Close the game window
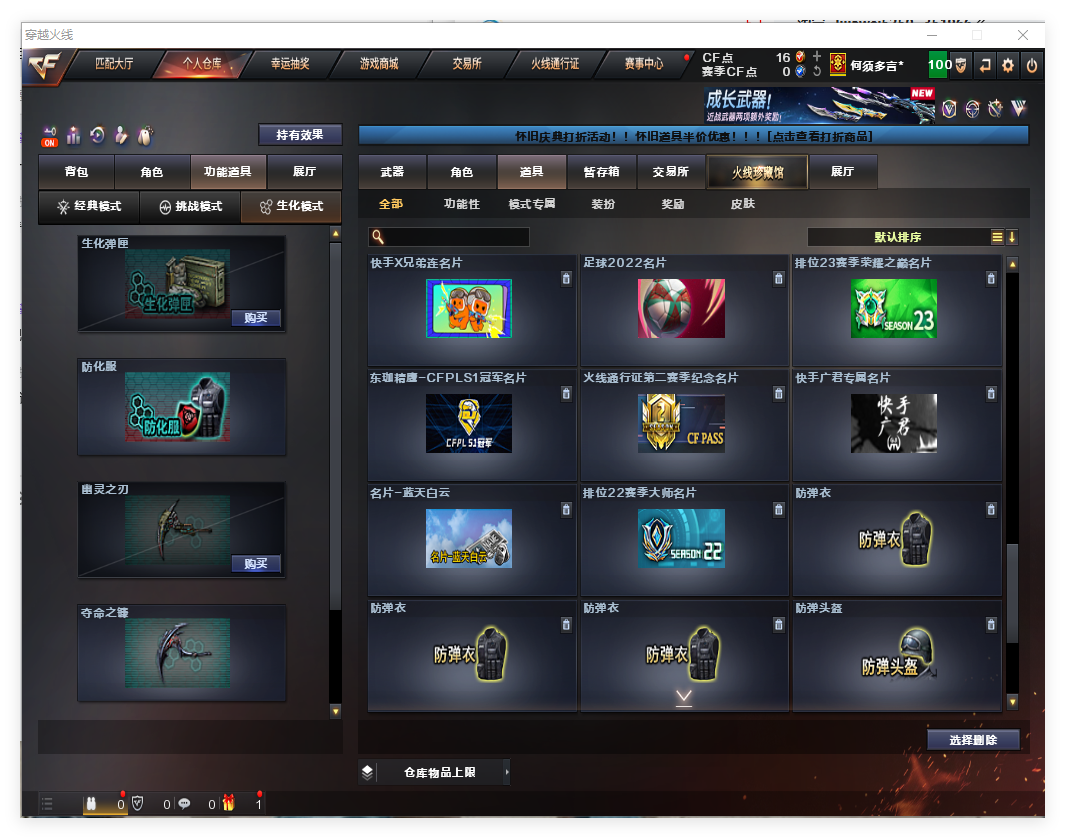The height and width of the screenshot is (838, 1065). pyautogui.click(x=1023, y=35)
